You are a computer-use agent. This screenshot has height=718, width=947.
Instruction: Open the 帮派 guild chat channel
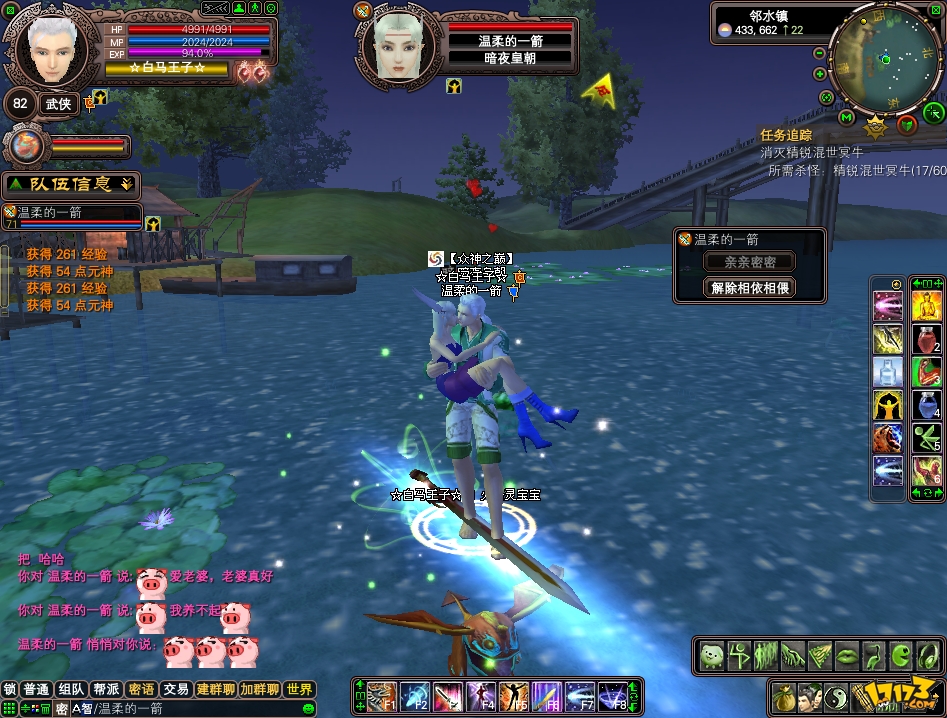coord(106,689)
